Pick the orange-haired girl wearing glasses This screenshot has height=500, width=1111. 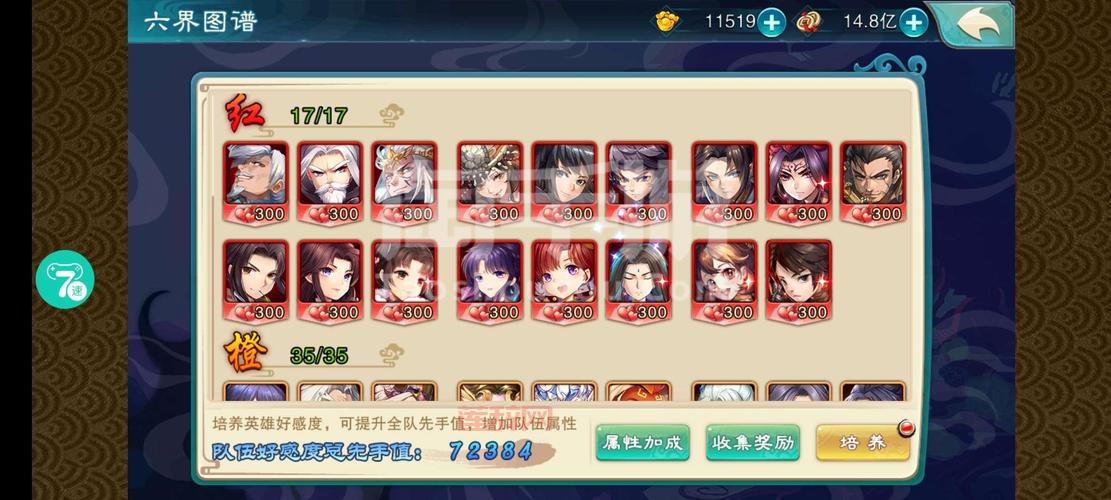[x=724, y=274]
